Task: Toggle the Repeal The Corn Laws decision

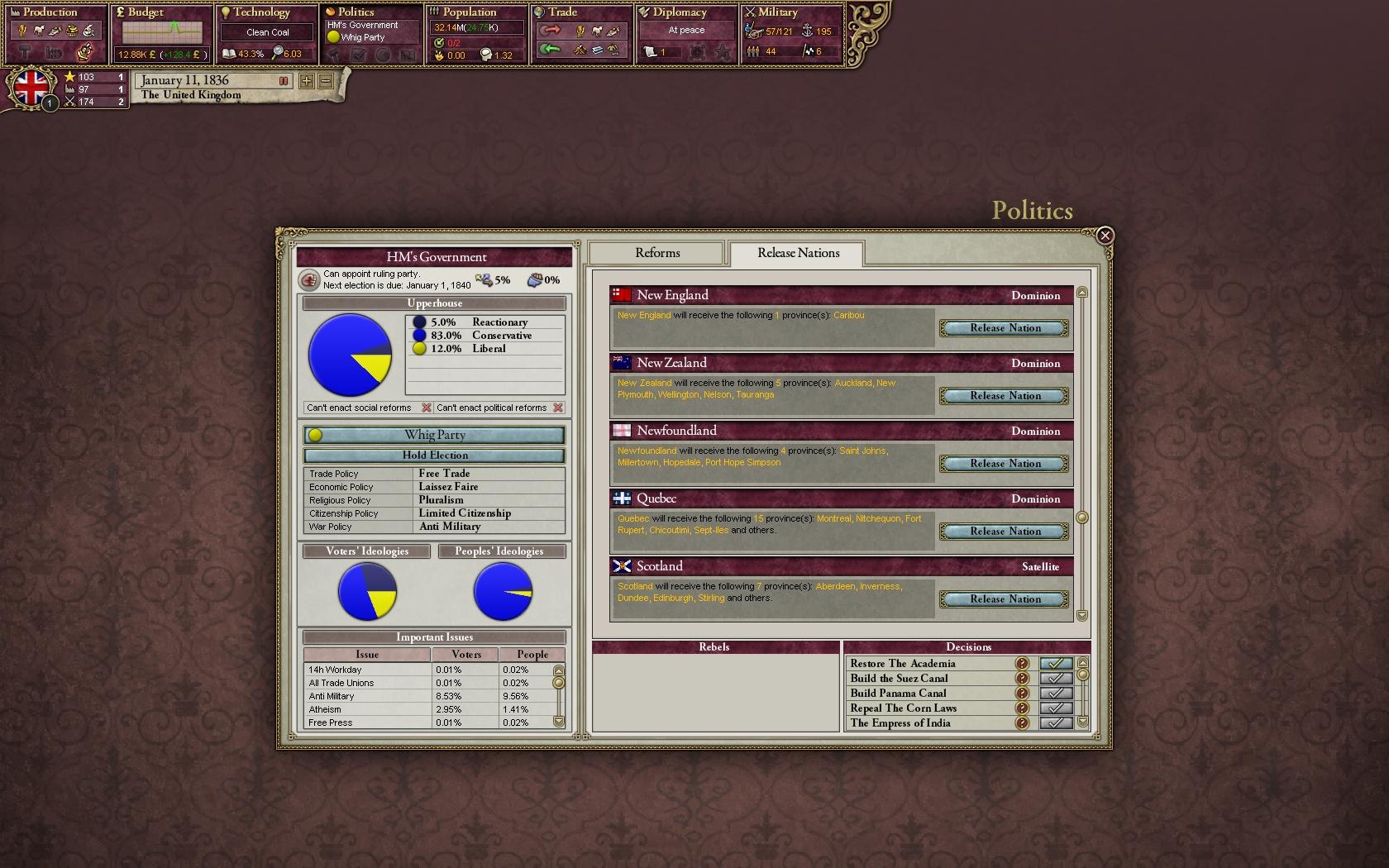Action: [1056, 708]
